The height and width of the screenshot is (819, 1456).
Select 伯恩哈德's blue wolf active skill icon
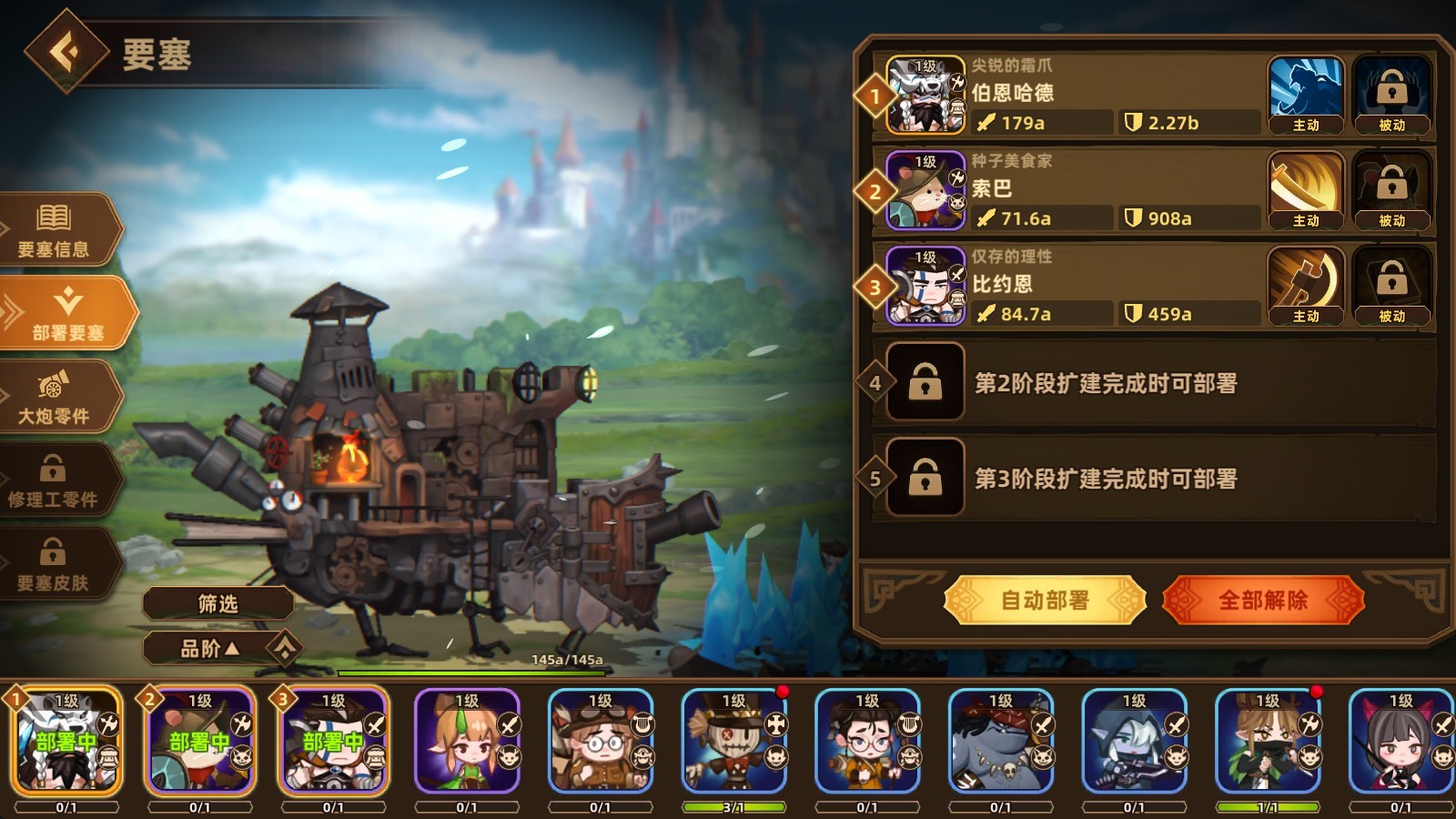pyautogui.click(x=1306, y=88)
